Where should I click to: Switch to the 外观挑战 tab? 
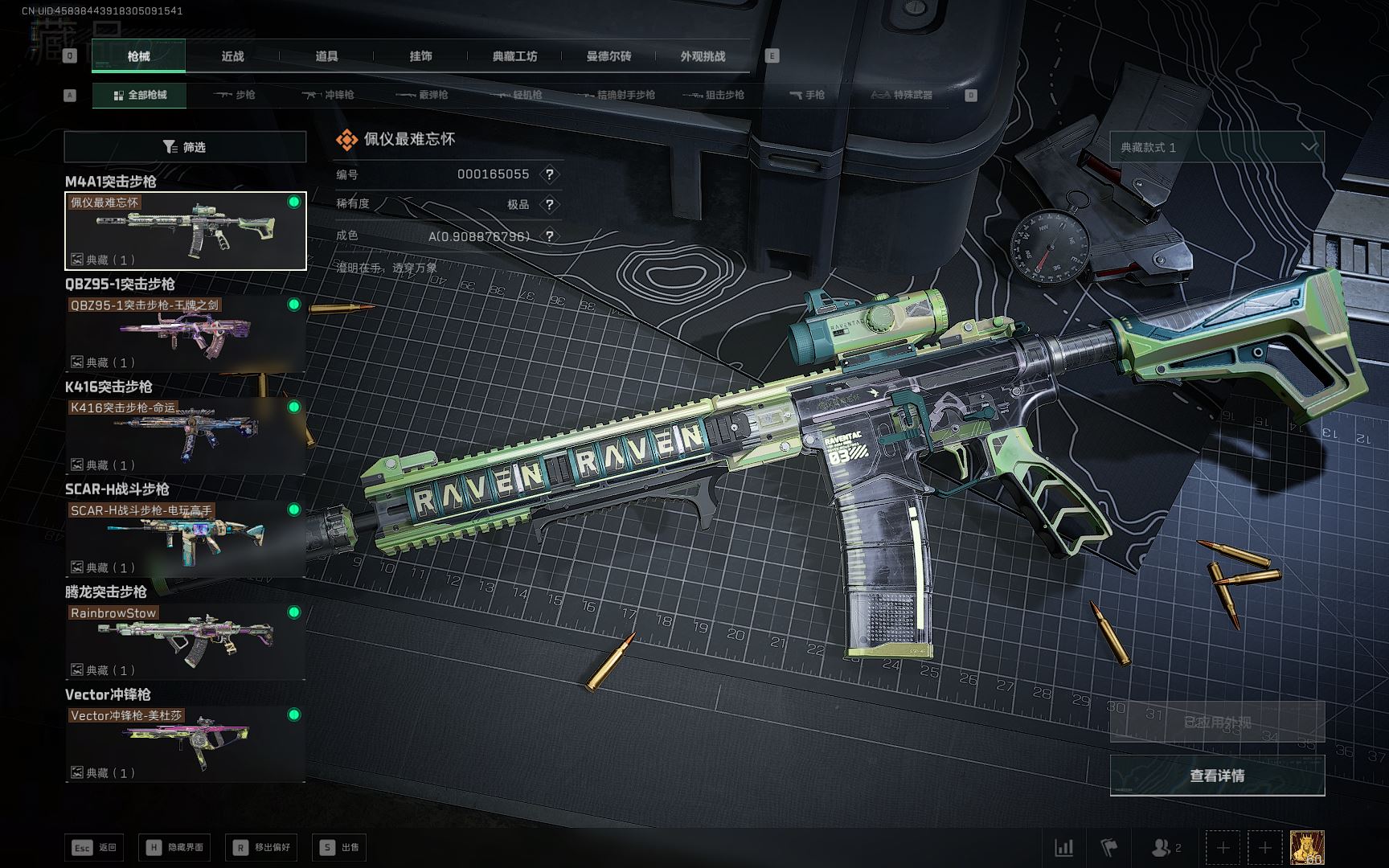click(x=703, y=56)
